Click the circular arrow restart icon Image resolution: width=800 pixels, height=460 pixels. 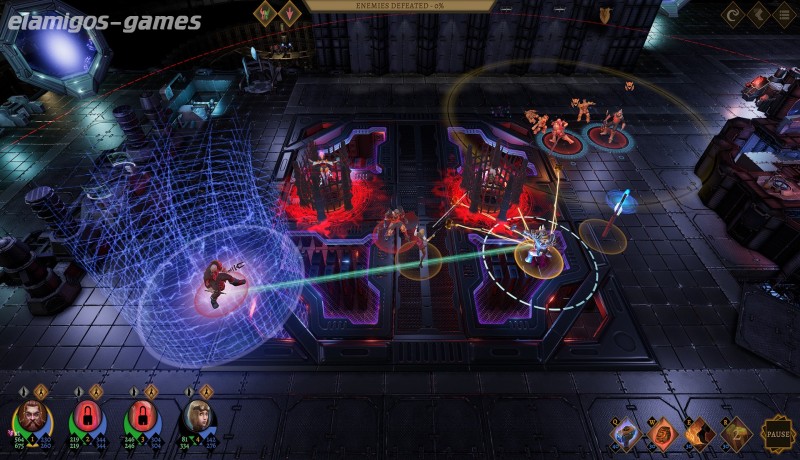tap(733, 15)
